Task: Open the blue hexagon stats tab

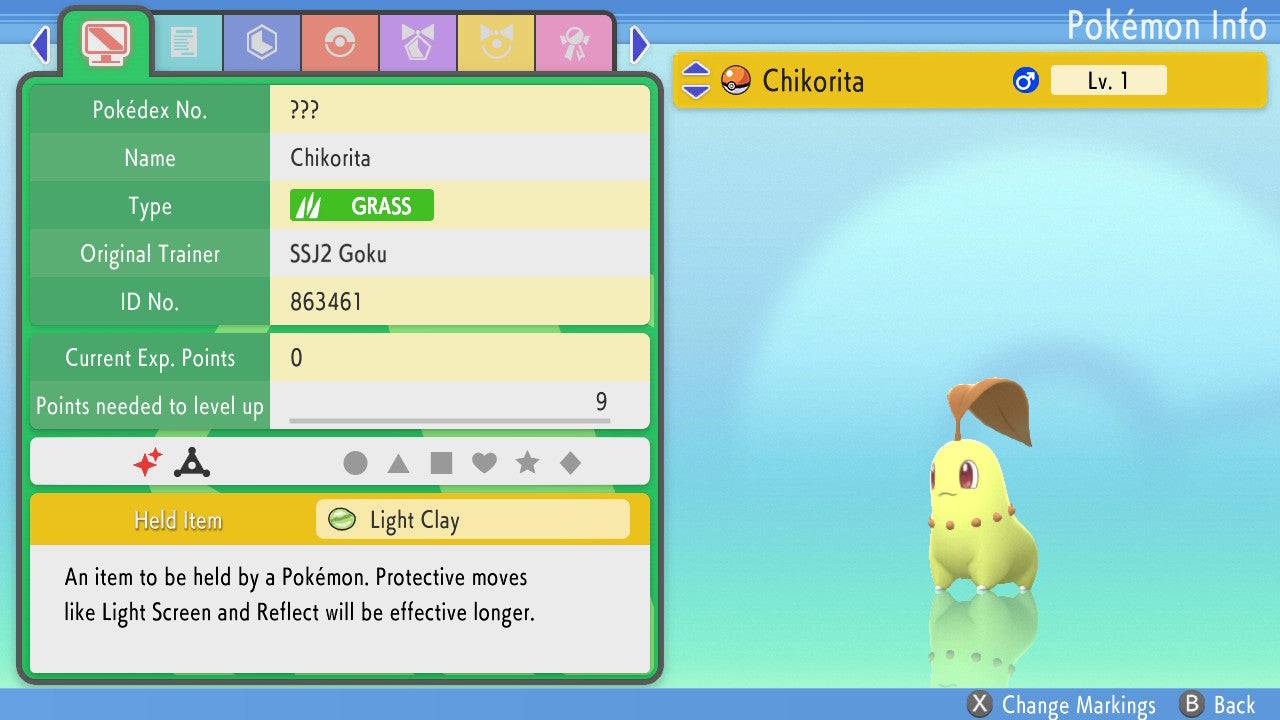Action: (262, 43)
